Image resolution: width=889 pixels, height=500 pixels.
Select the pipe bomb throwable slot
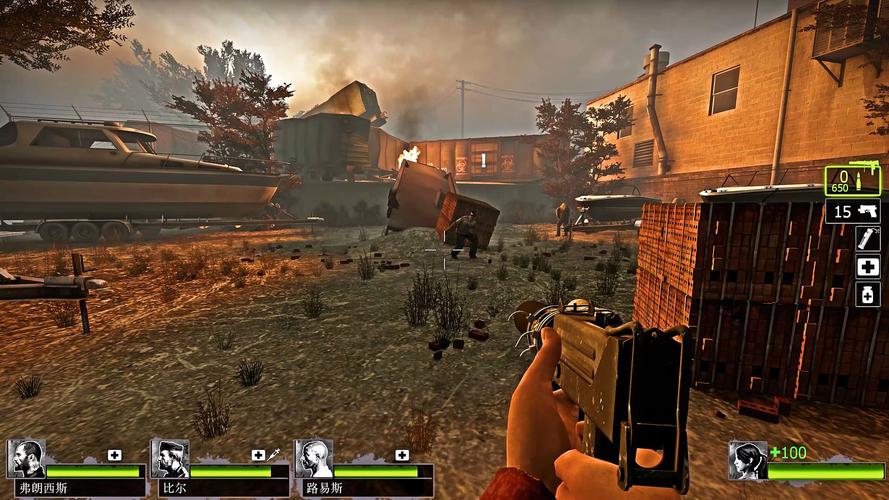867,238
